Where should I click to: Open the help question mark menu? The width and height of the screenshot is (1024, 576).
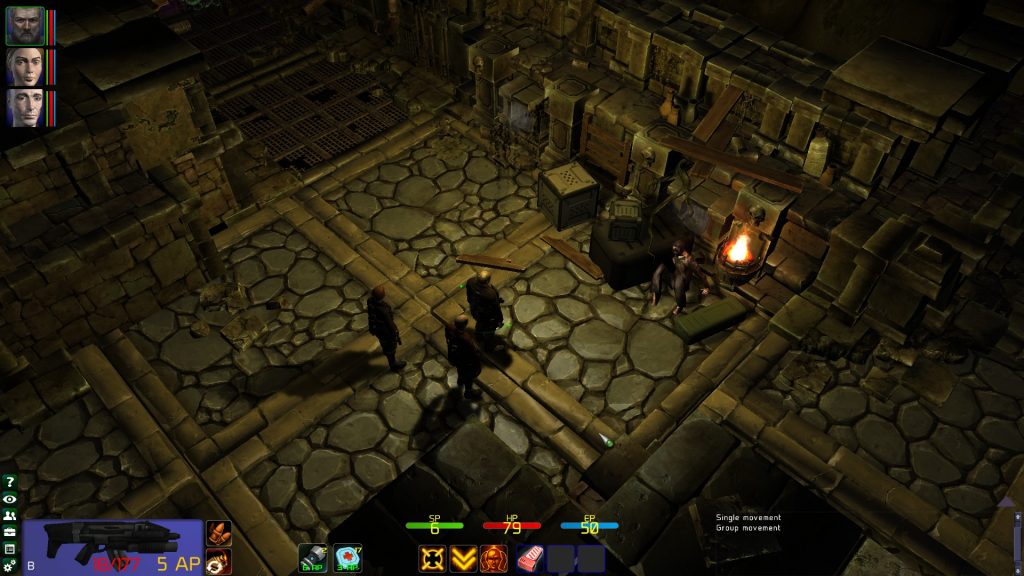tap(10, 482)
